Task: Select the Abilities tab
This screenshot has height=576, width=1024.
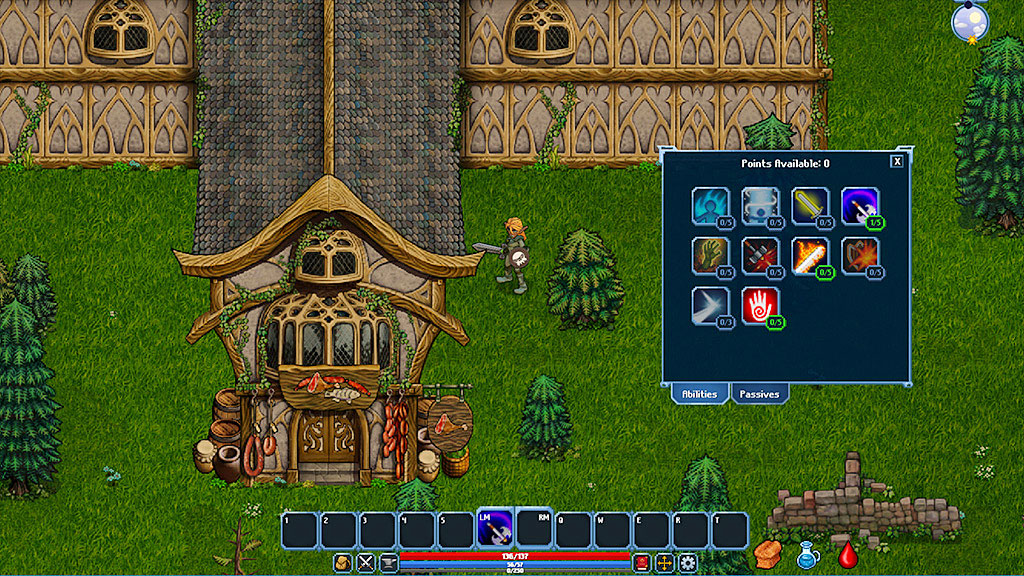Action: coord(699,394)
